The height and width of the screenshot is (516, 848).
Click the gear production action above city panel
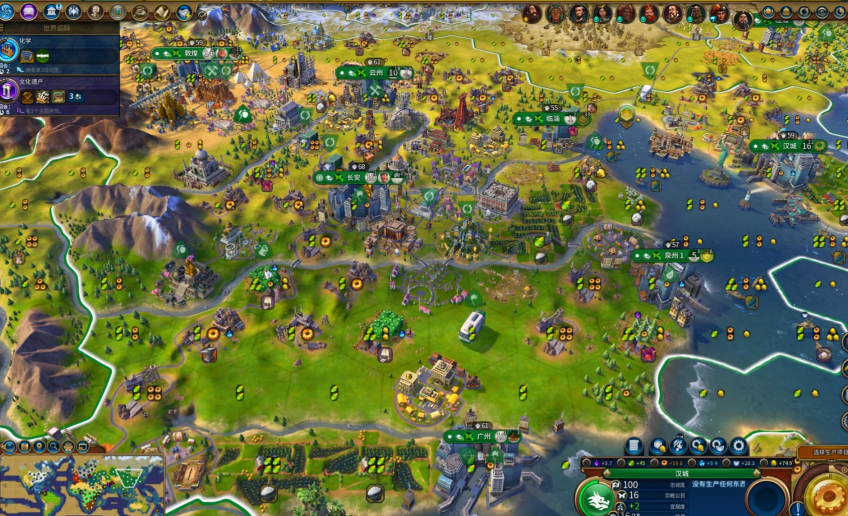[739, 446]
